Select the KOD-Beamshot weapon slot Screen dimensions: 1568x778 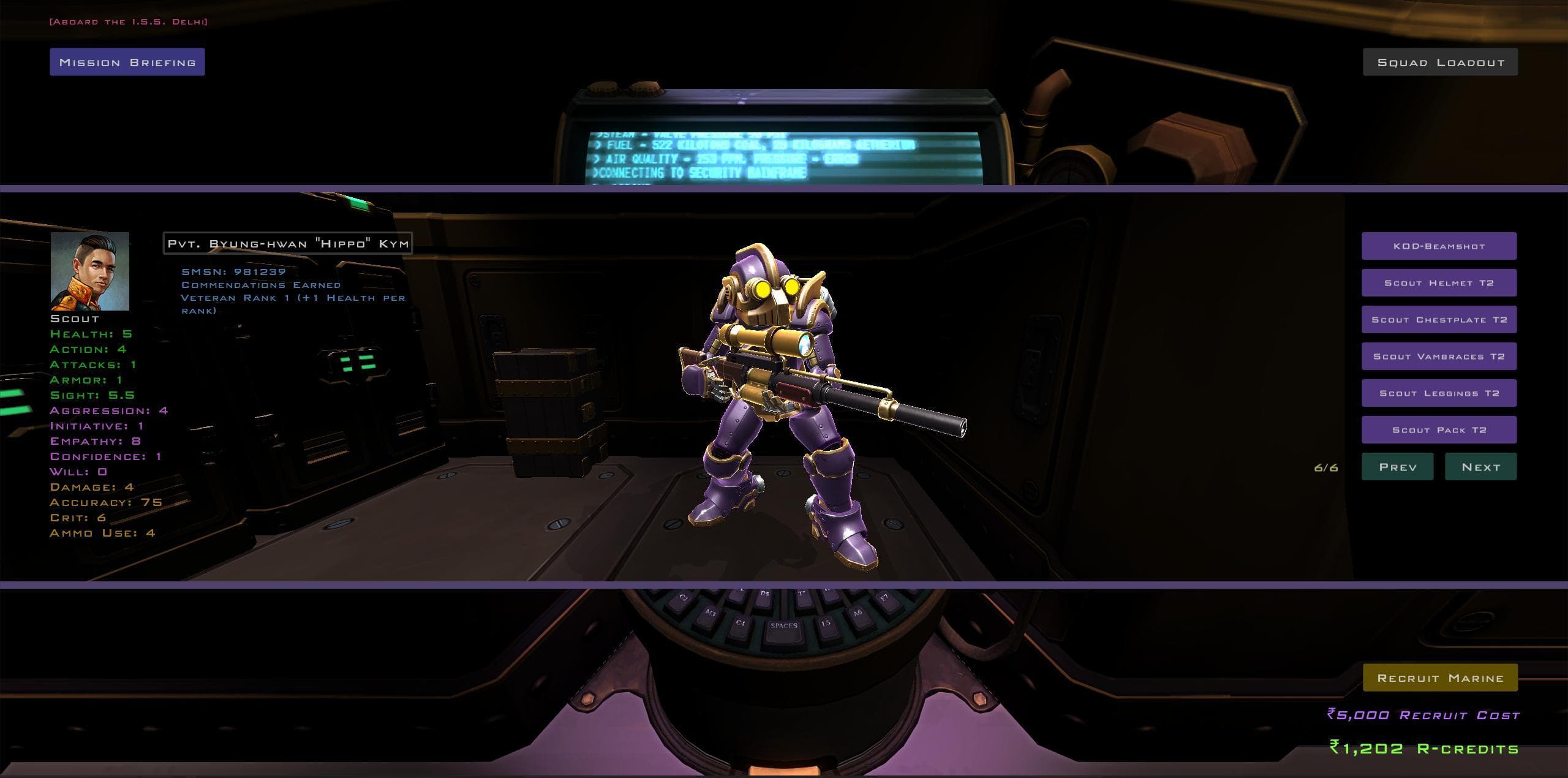pos(1439,246)
